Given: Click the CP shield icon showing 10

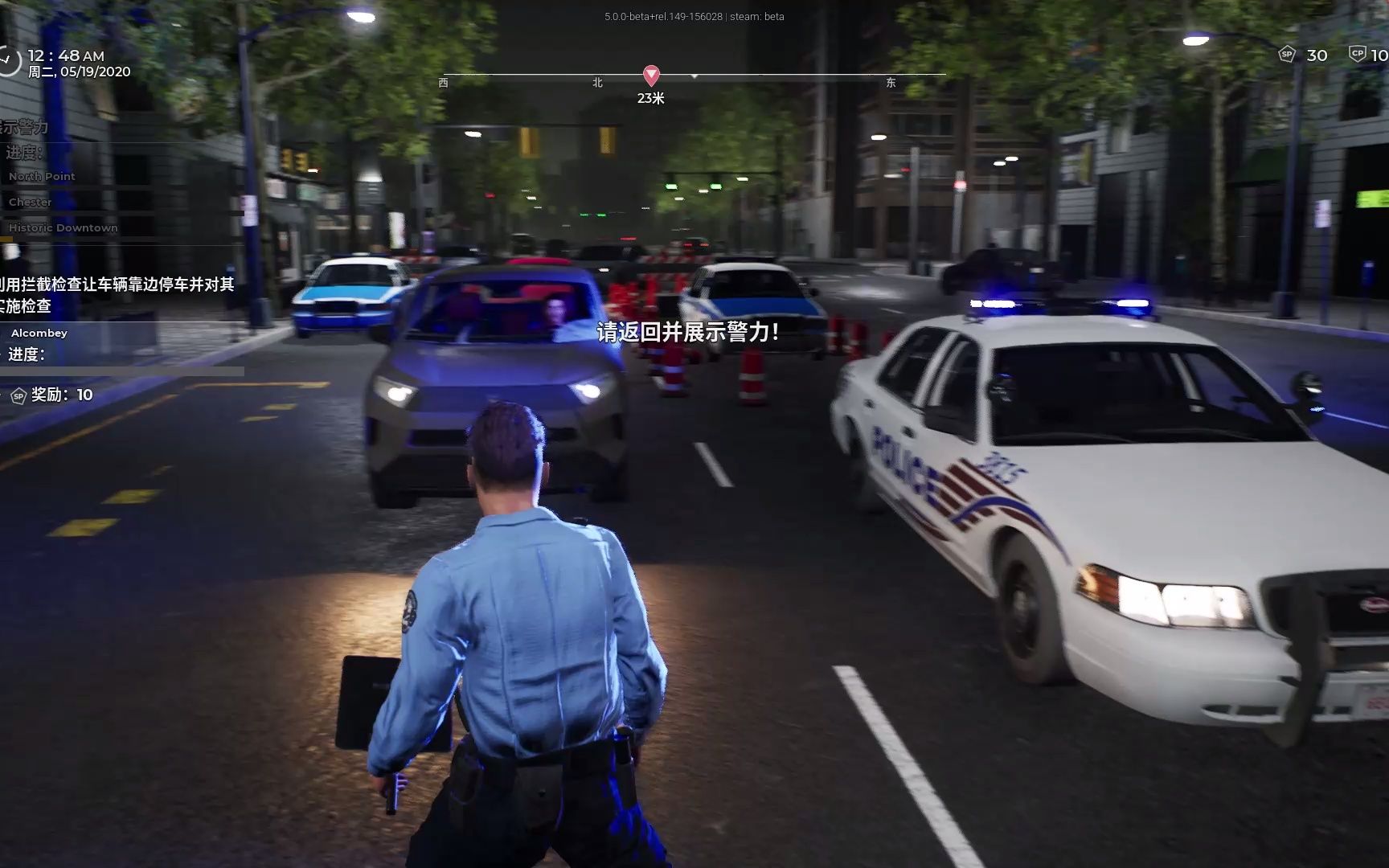Looking at the screenshot, I should tap(1358, 54).
